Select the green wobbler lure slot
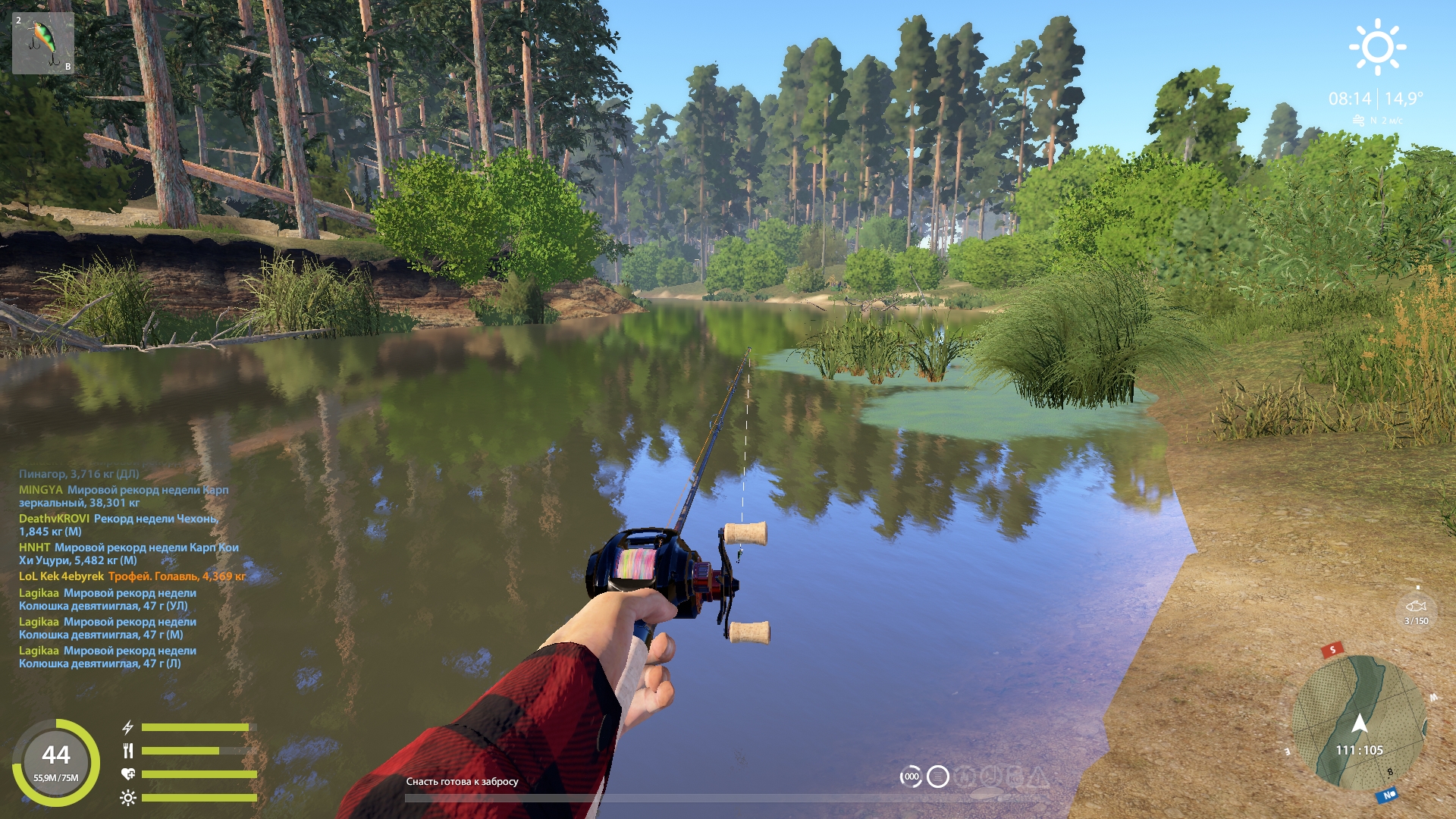This screenshot has height=819, width=1456. pyautogui.click(x=43, y=43)
